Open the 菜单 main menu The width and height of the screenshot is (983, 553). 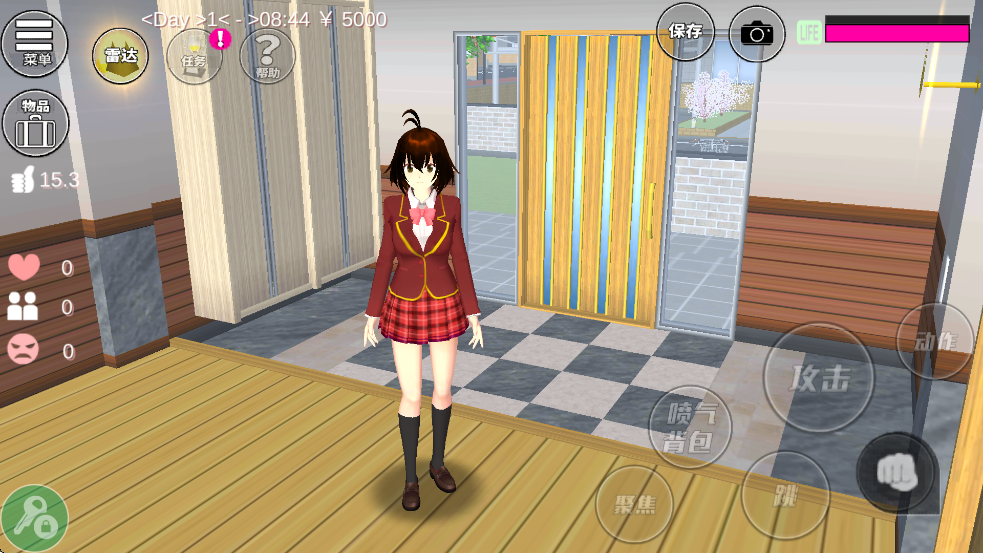[35, 43]
